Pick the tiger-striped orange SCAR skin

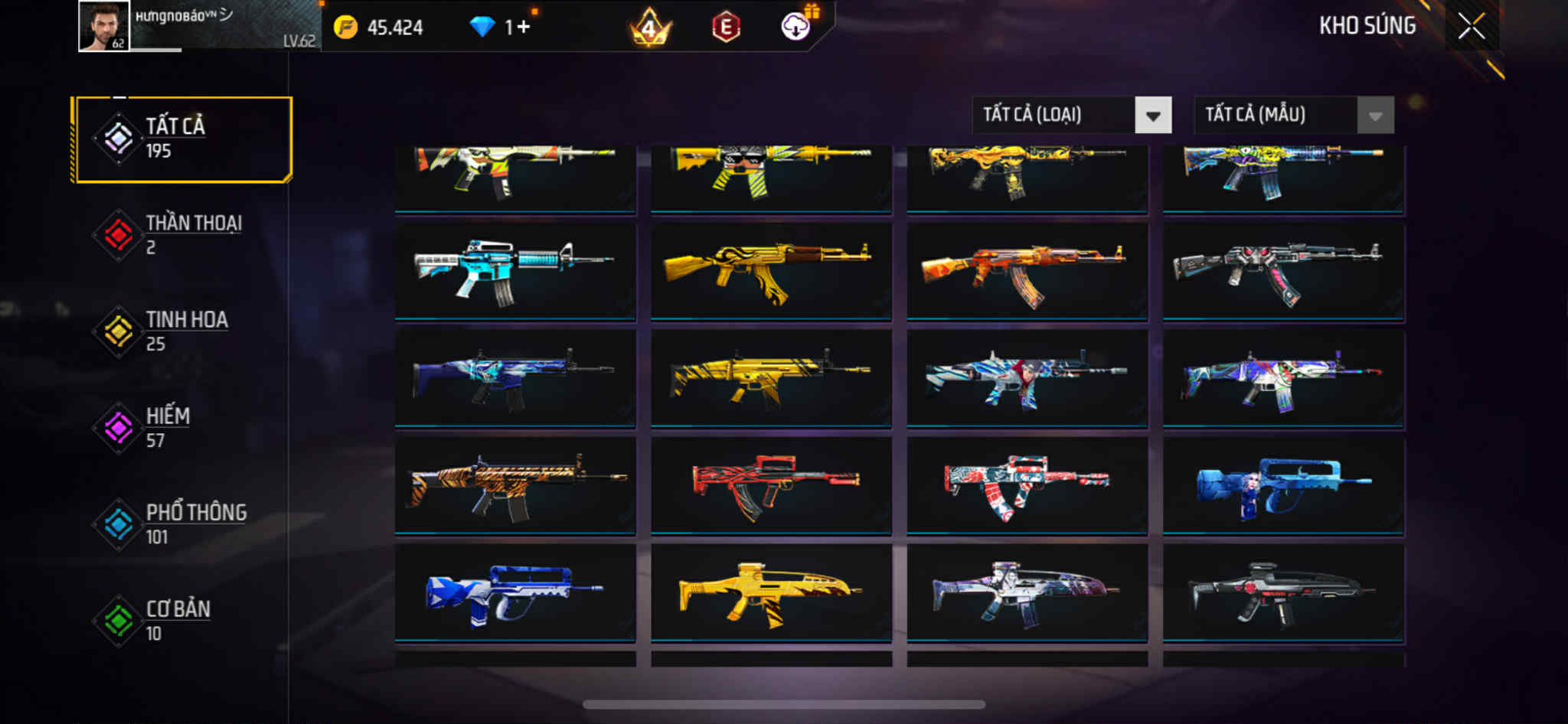click(x=514, y=485)
